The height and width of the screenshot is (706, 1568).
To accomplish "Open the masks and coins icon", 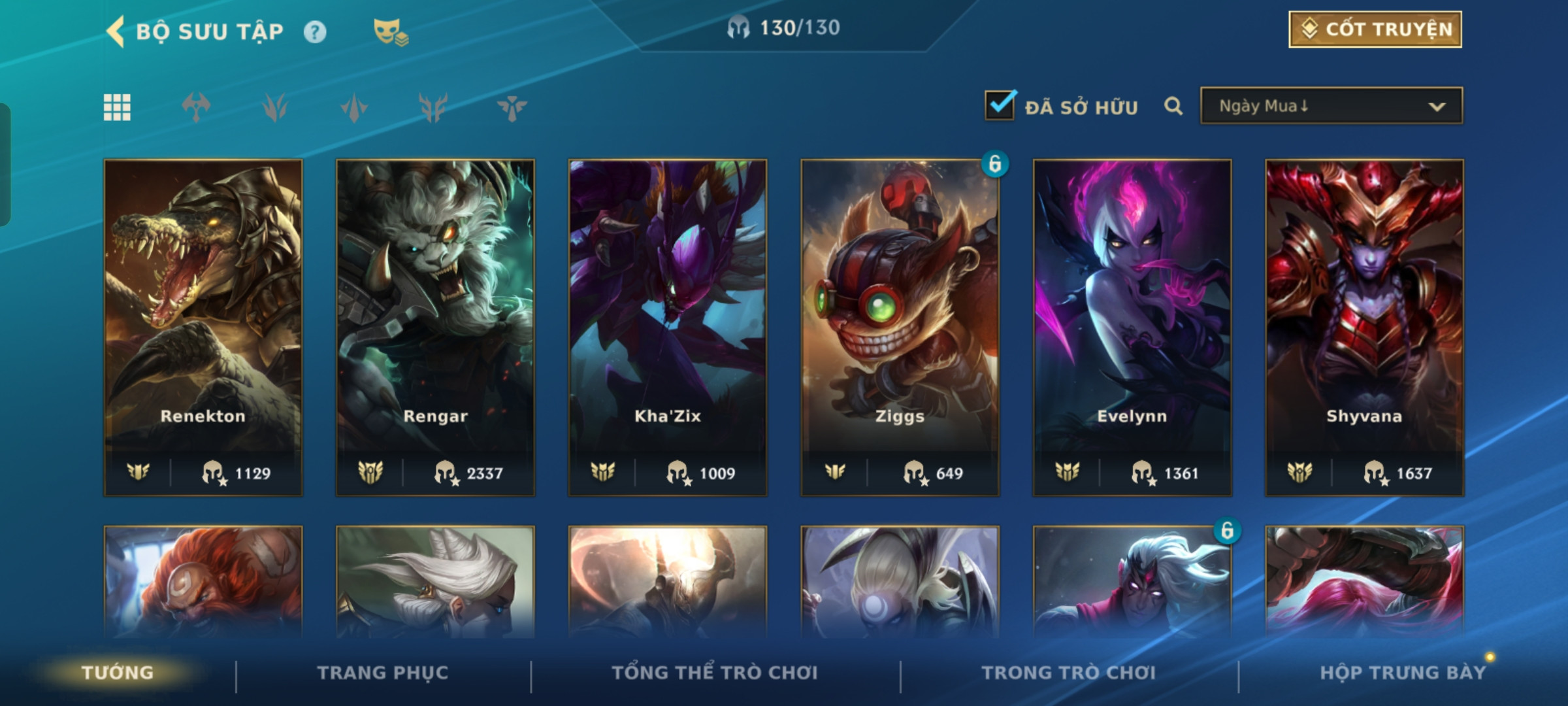I will (390, 31).
